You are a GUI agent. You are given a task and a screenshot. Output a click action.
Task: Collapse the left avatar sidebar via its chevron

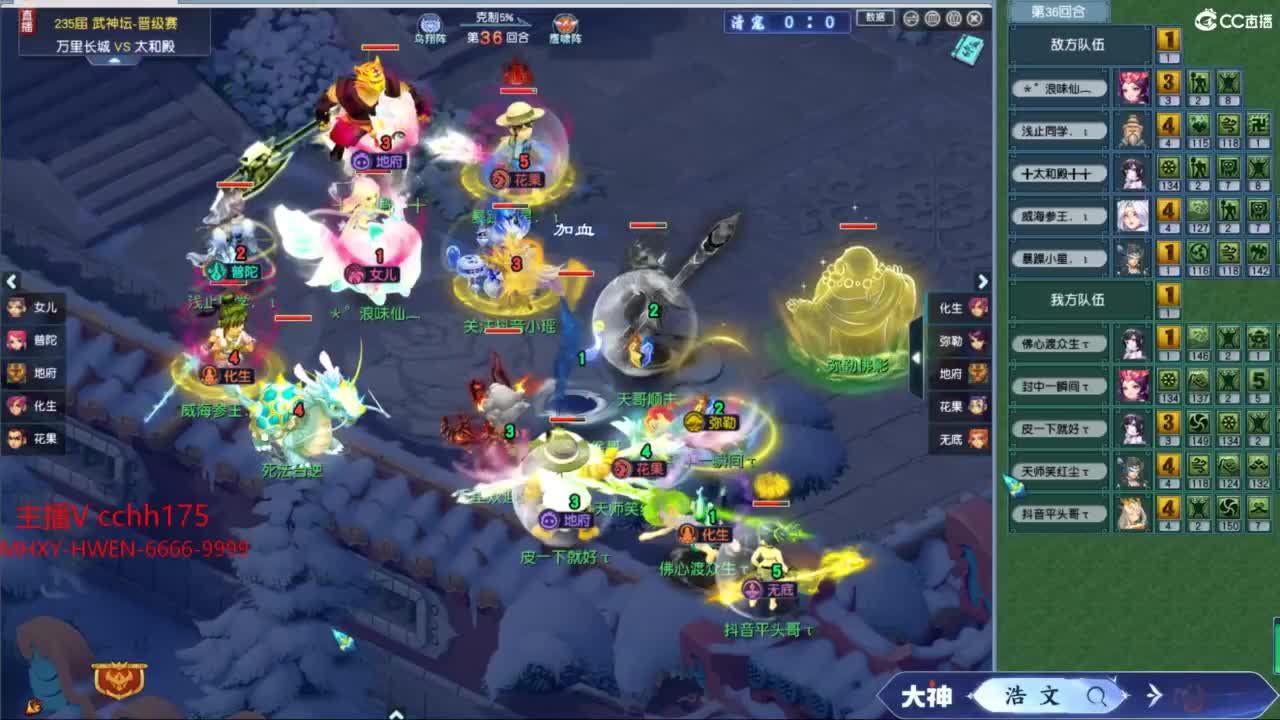(x=12, y=281)
